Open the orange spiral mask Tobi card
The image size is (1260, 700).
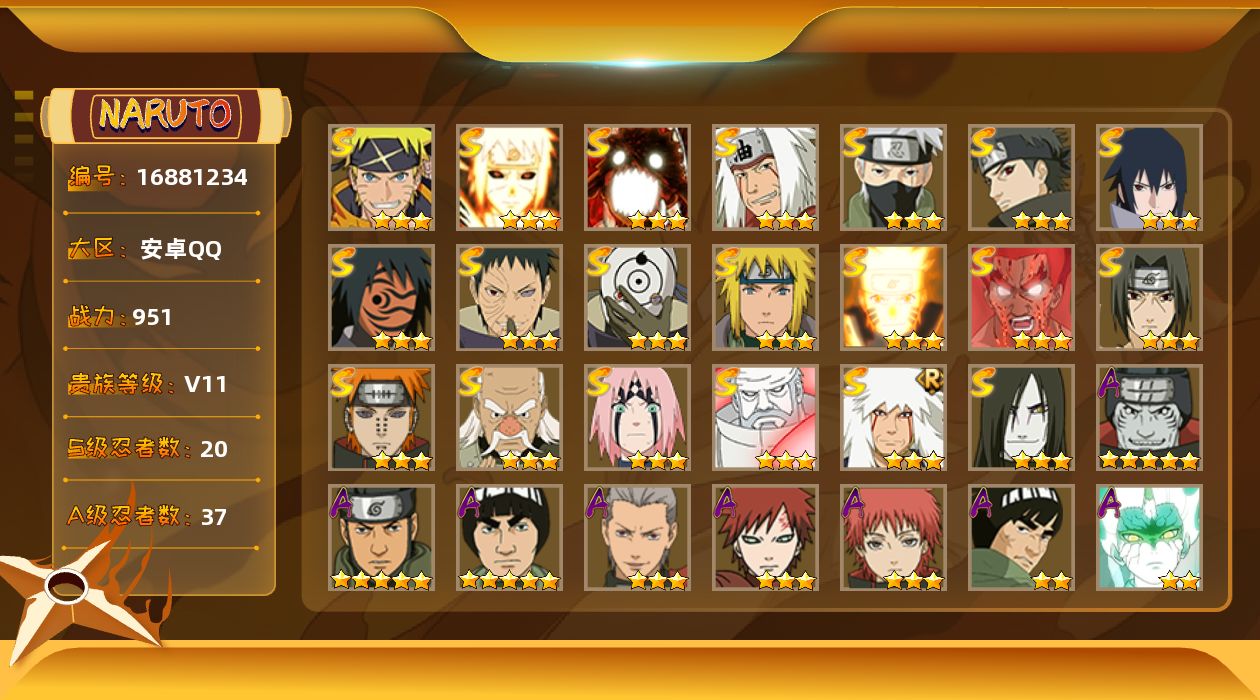click(381, 298)
